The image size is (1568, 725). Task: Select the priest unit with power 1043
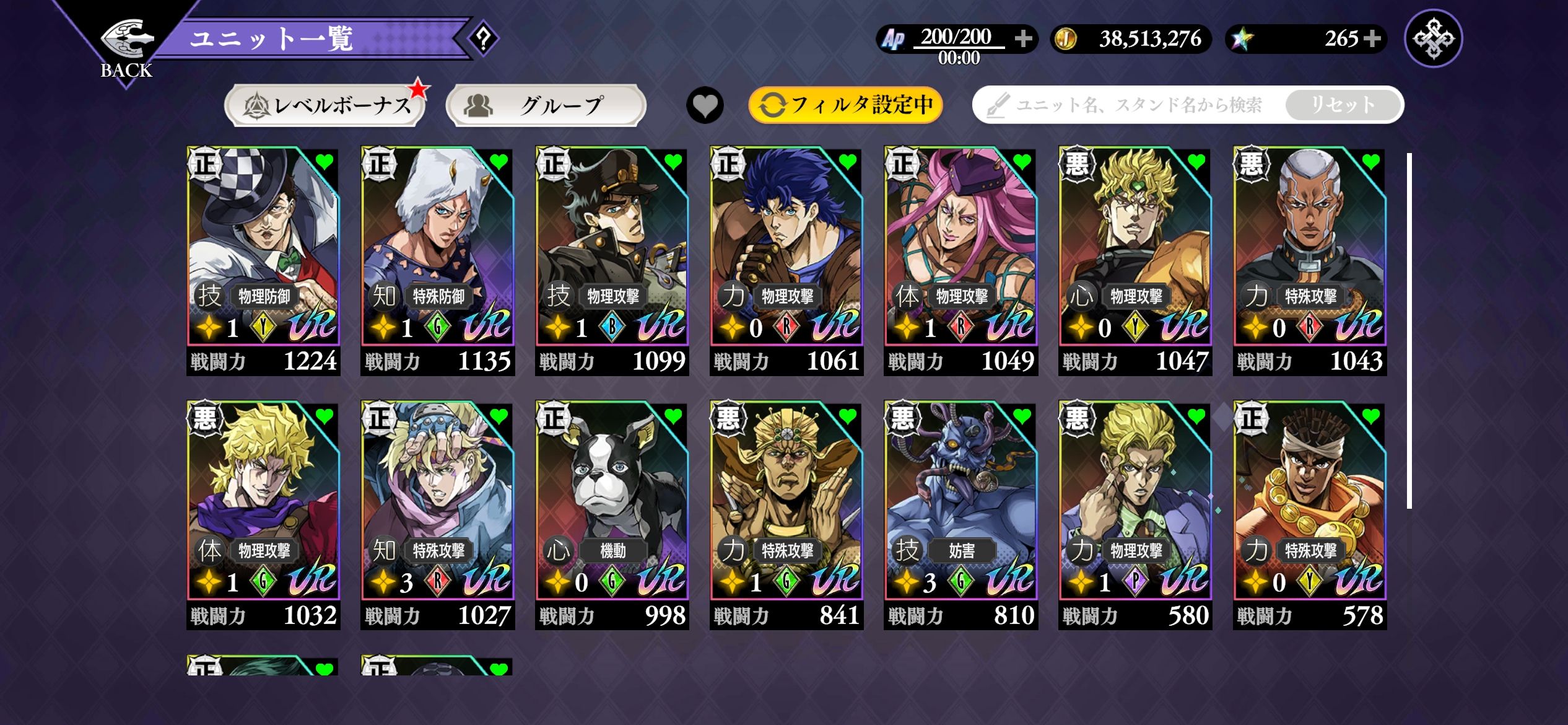(1309, 260)
